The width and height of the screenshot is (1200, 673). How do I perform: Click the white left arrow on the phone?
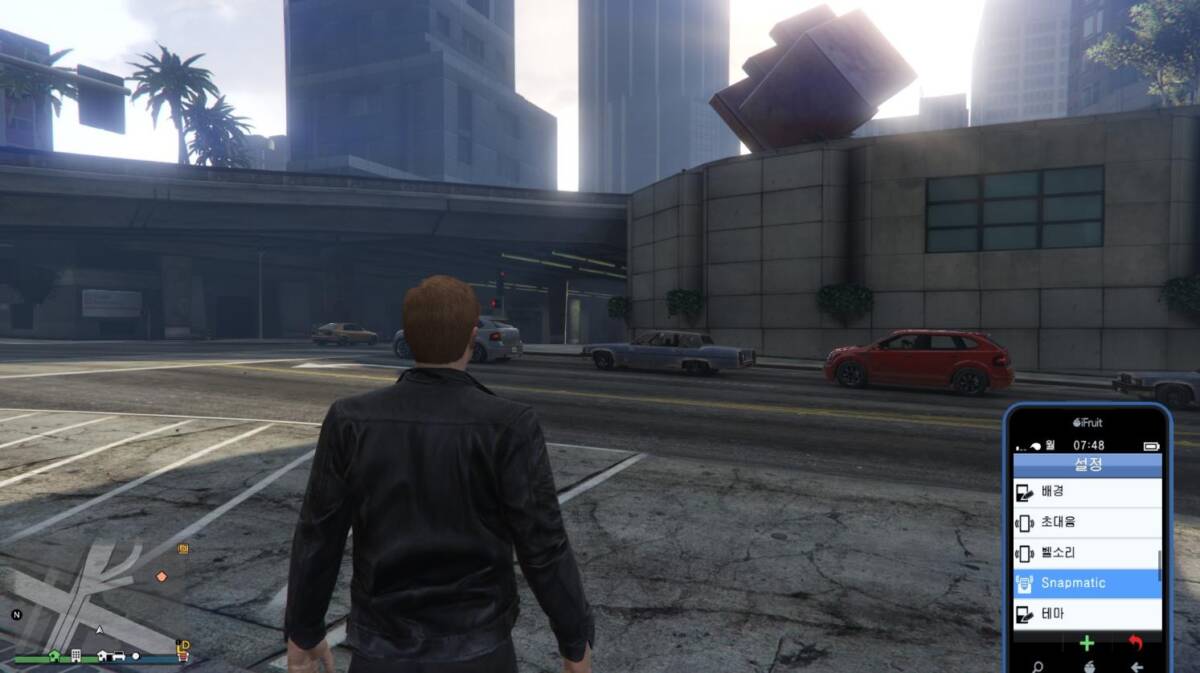[1136, 667]
